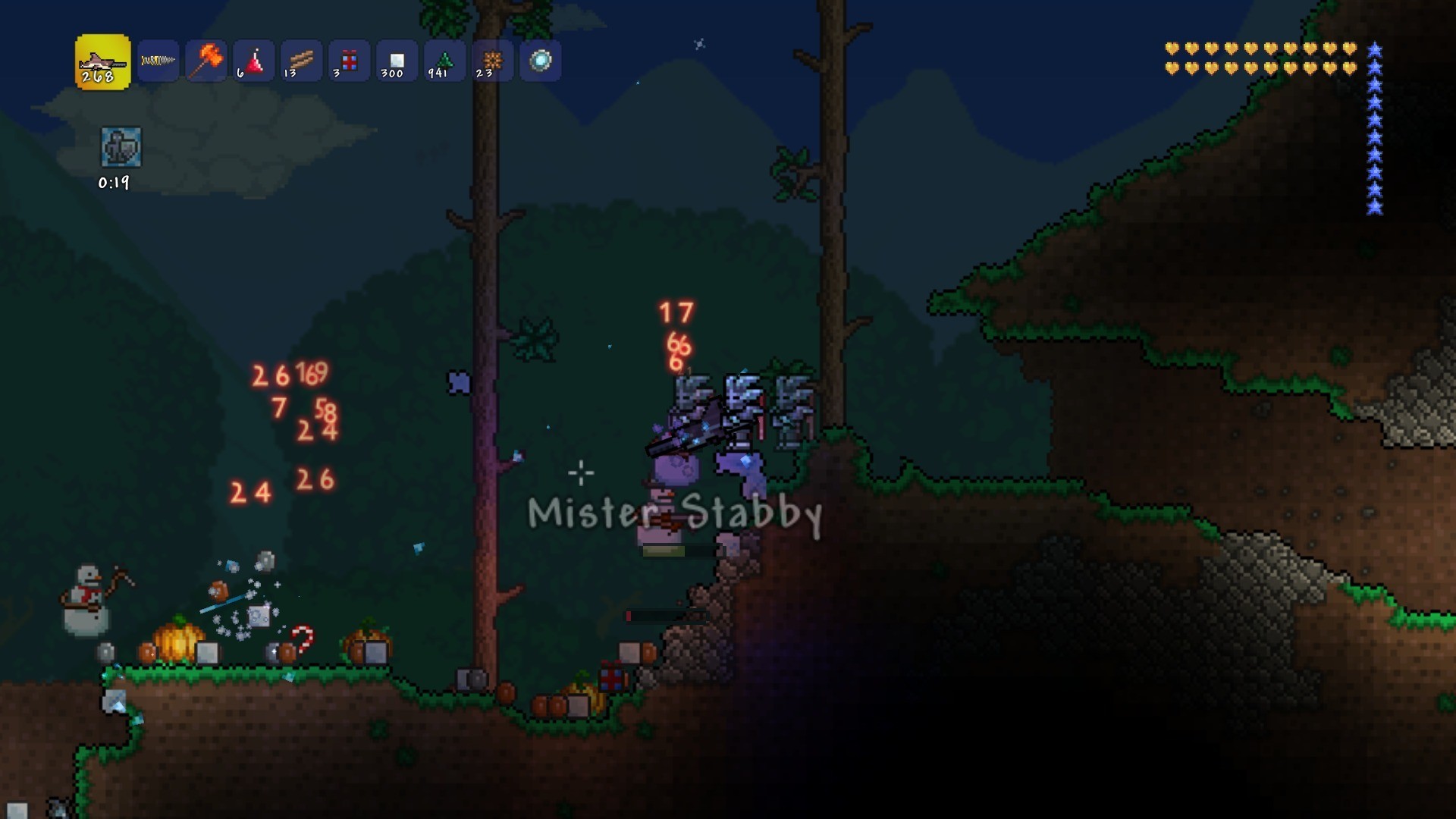
Task: Select the red party hat stack of 6
Action: click(253, 61)
